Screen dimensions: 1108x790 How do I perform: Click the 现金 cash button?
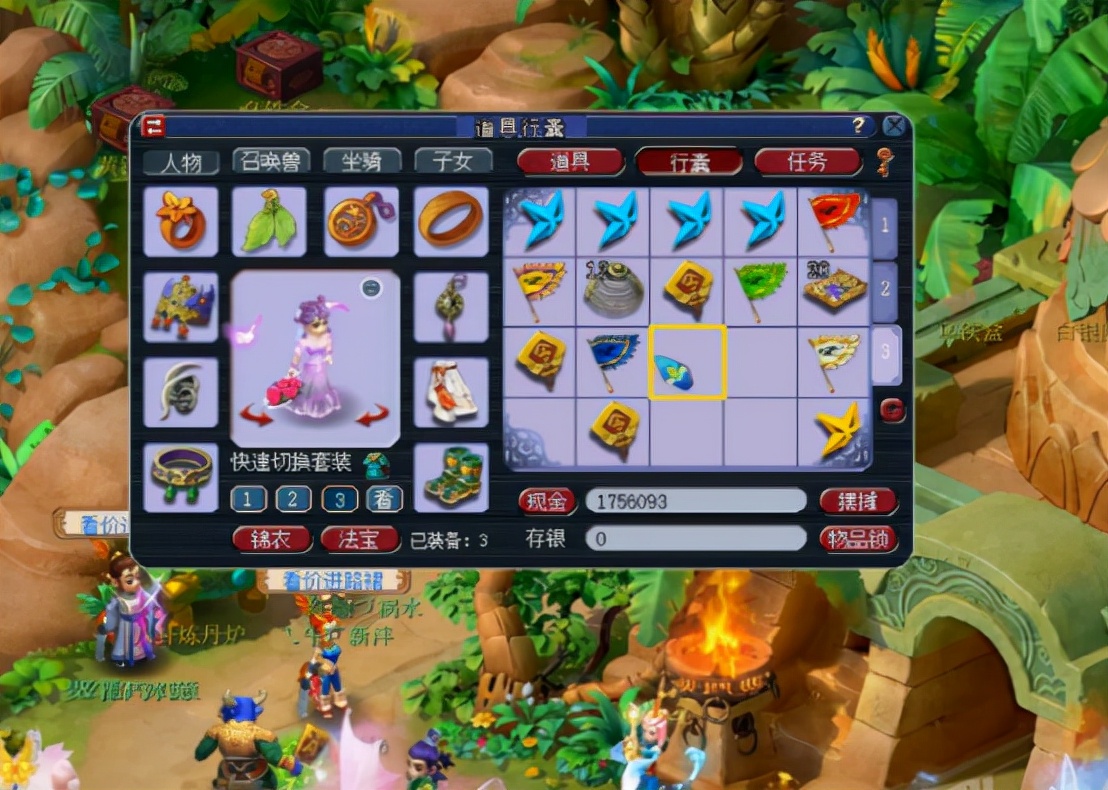click(x=546, y=501)
